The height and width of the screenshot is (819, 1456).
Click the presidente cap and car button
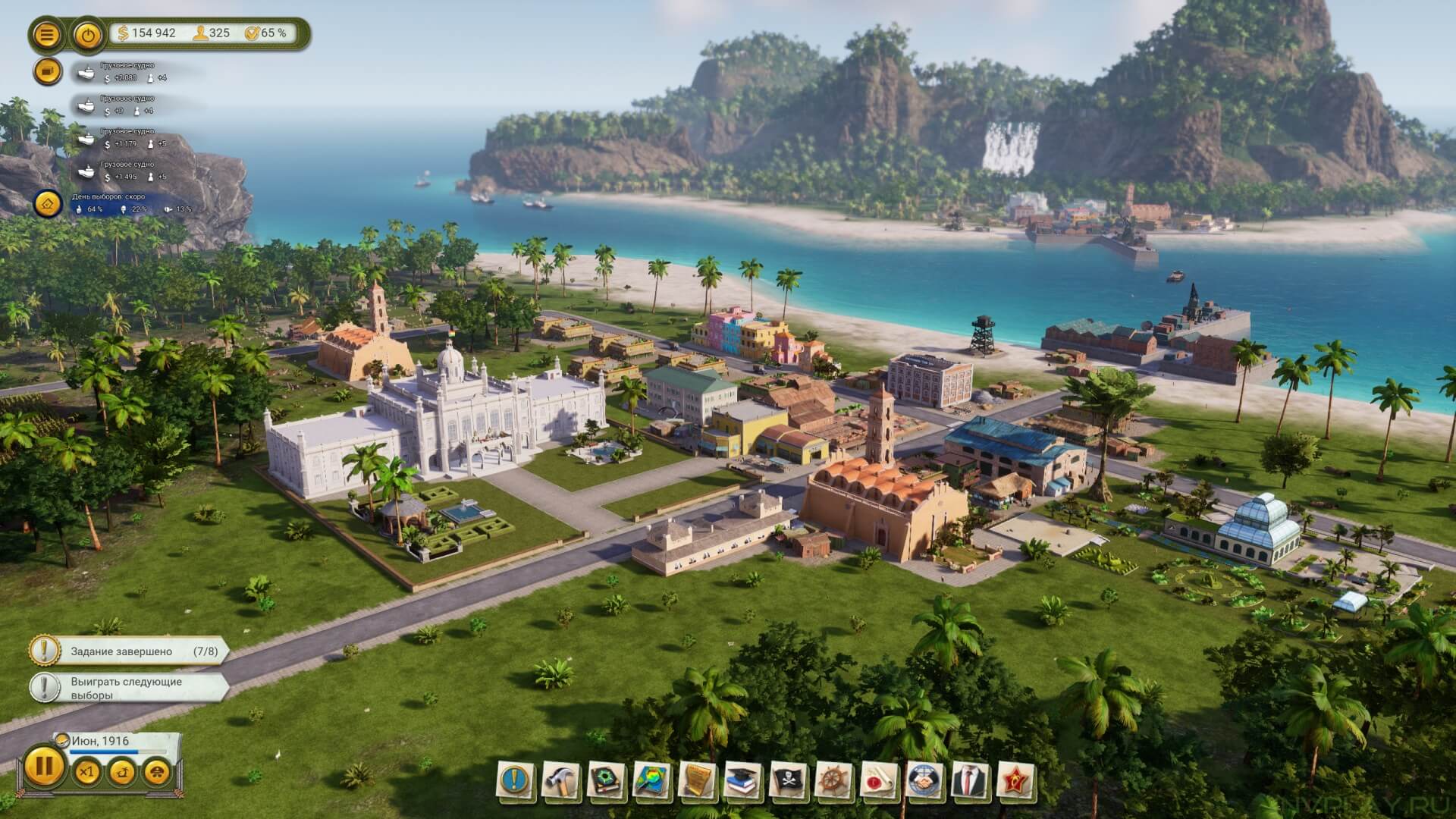pos(157,773)
